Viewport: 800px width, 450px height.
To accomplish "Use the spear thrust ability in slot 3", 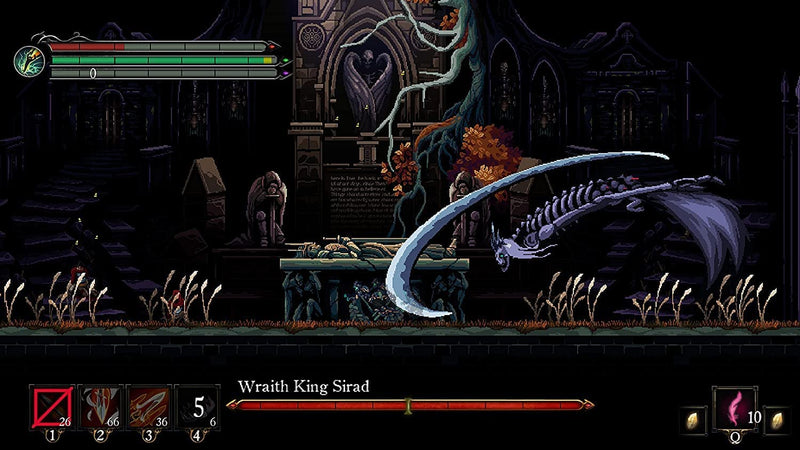I will coord(148,407).
